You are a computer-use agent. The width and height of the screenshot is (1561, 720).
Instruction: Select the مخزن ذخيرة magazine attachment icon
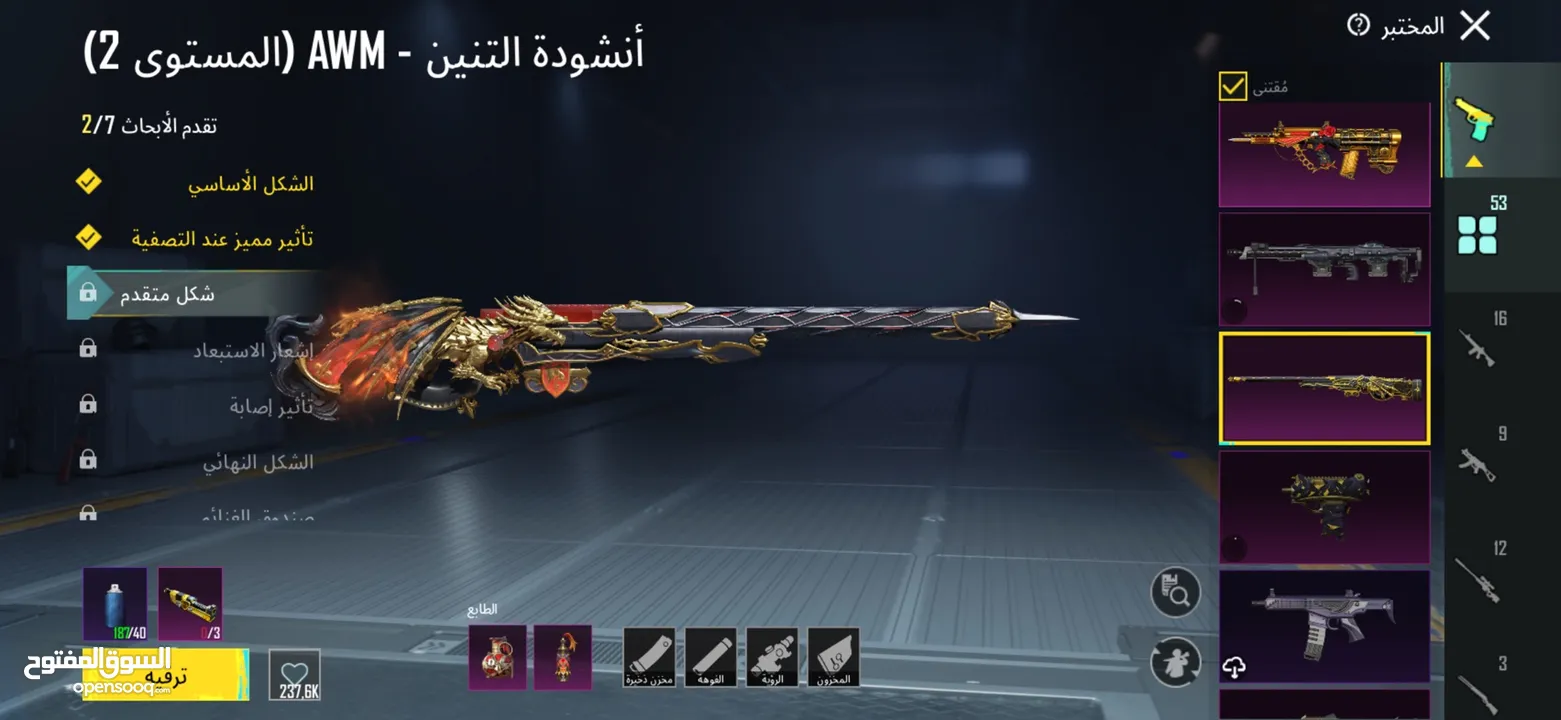[651, 657]
